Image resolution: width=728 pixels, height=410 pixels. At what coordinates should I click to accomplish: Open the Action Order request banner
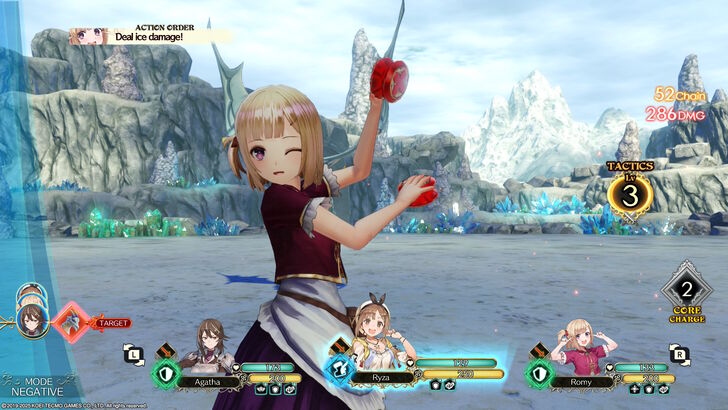click(x=150, y=36)
